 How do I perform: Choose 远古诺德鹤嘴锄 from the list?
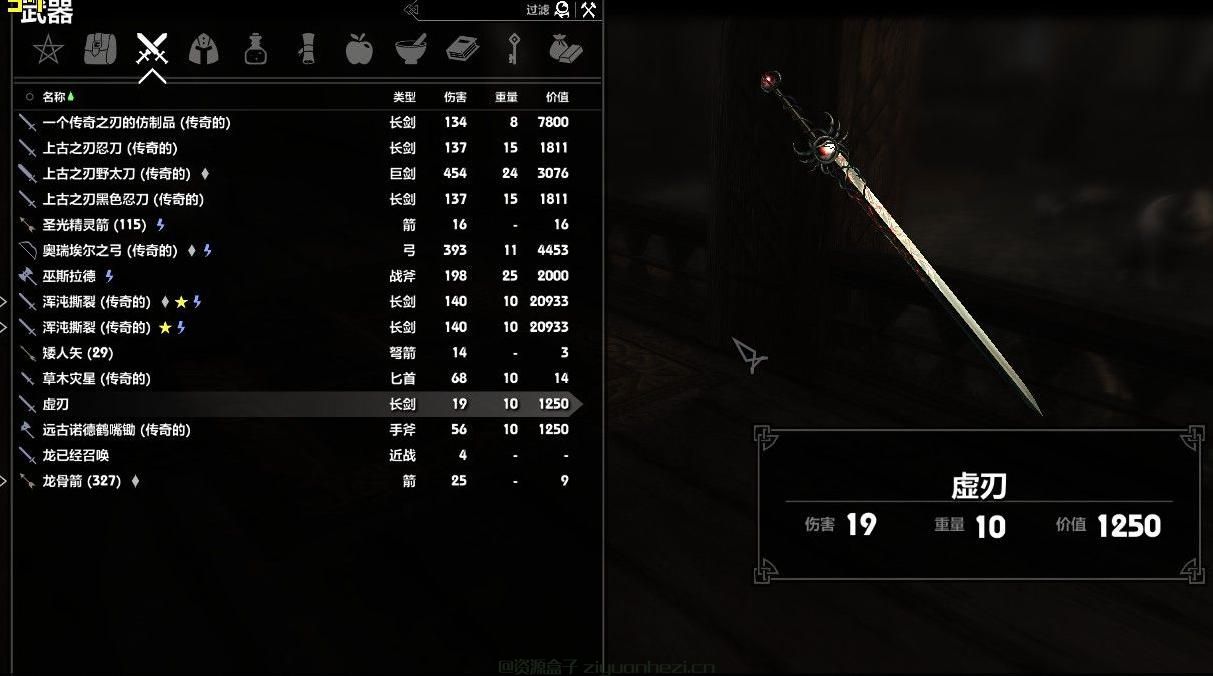[x=116, y=430]
